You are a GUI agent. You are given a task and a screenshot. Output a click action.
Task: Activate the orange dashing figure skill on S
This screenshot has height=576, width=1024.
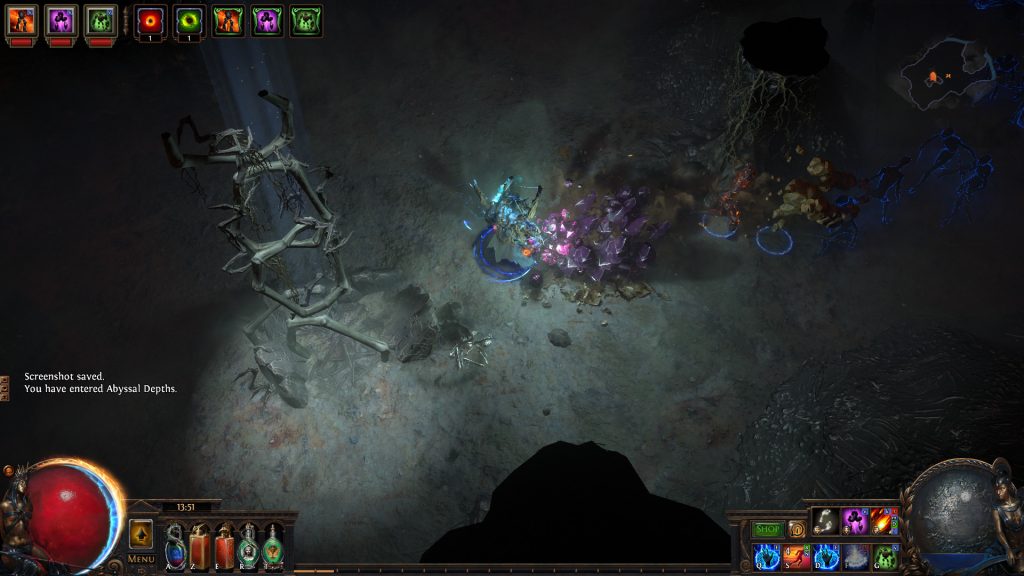coord(797,556)
